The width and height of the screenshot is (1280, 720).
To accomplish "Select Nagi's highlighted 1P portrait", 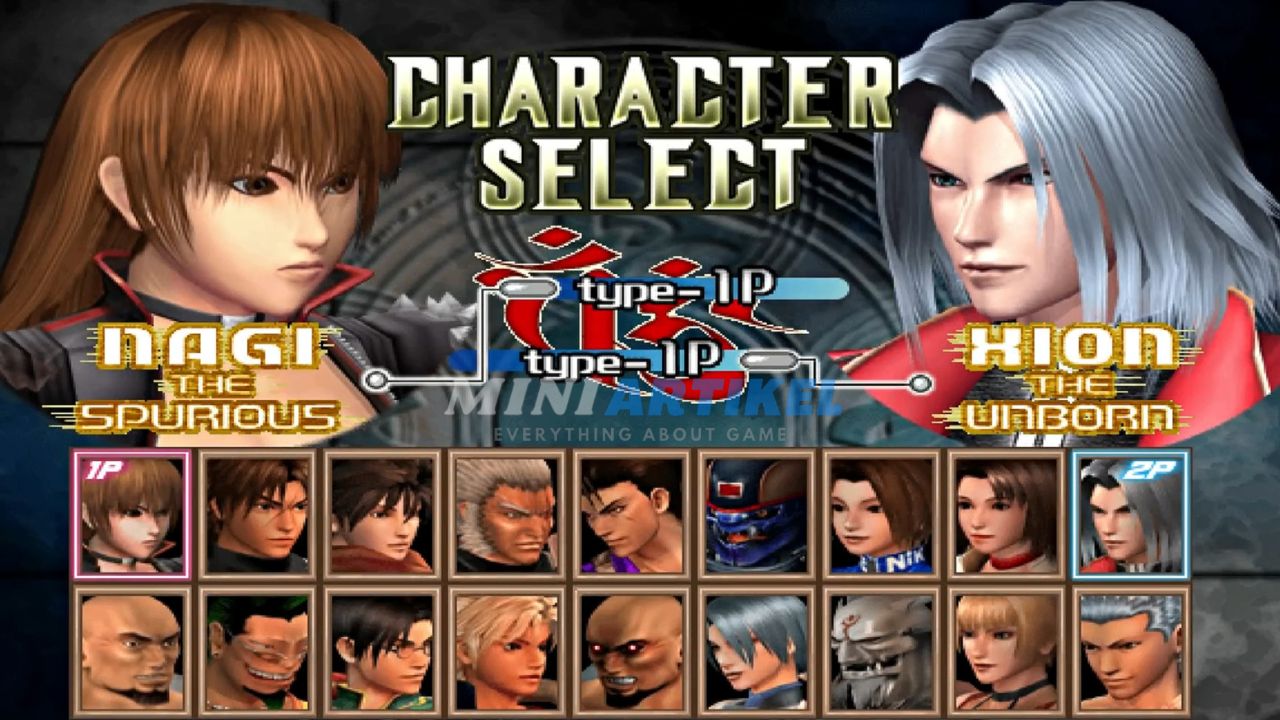I will (130, 515).
